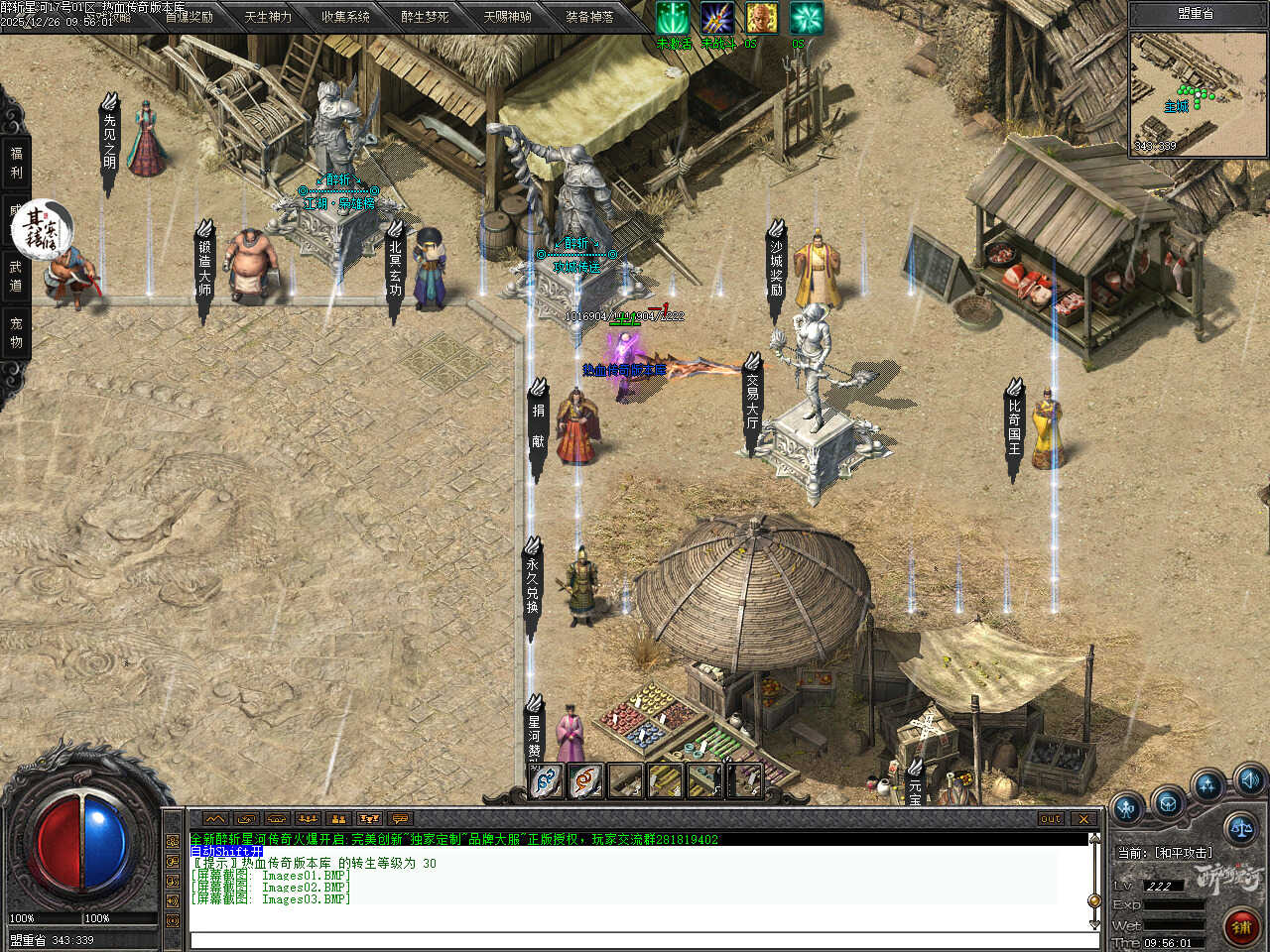Image resolution: width=1270 pixels, height=952 pixels.
Task: Toggle the sound speaker button
Action: tap(1249, 778)
